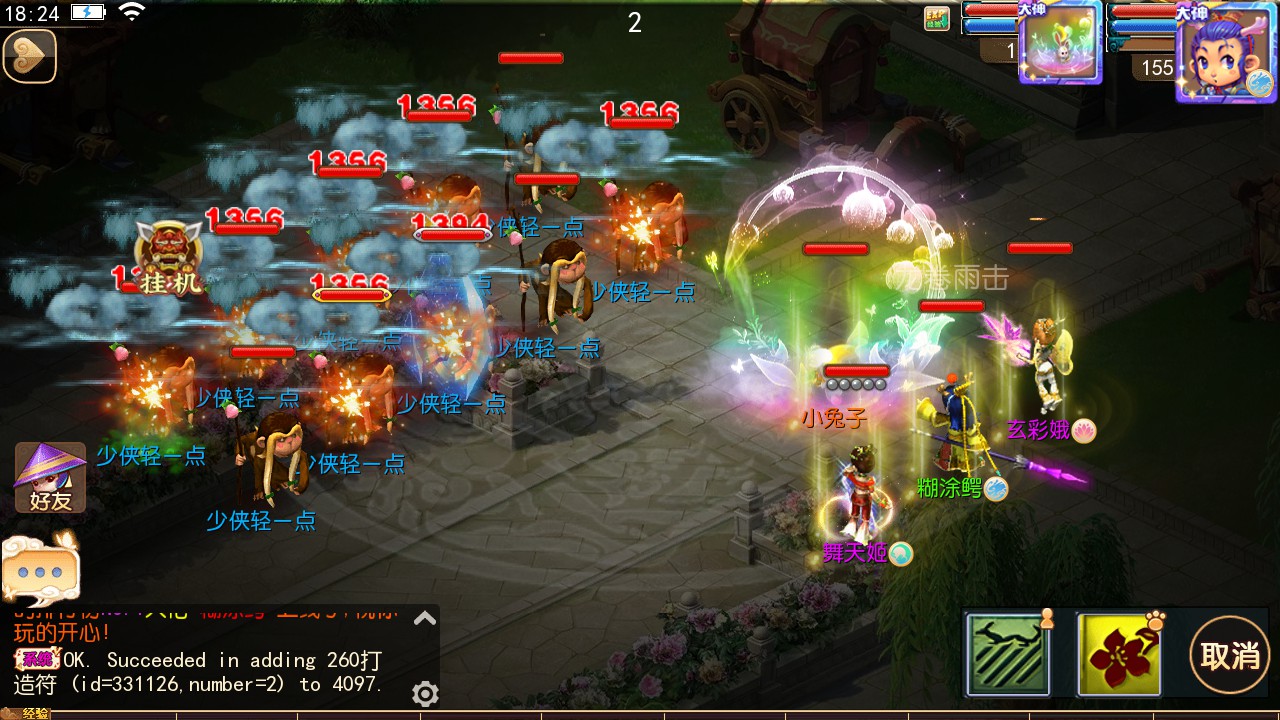1280x720 pixels.
Task: Open the chat bubble cloud icon
Action: 40,567
